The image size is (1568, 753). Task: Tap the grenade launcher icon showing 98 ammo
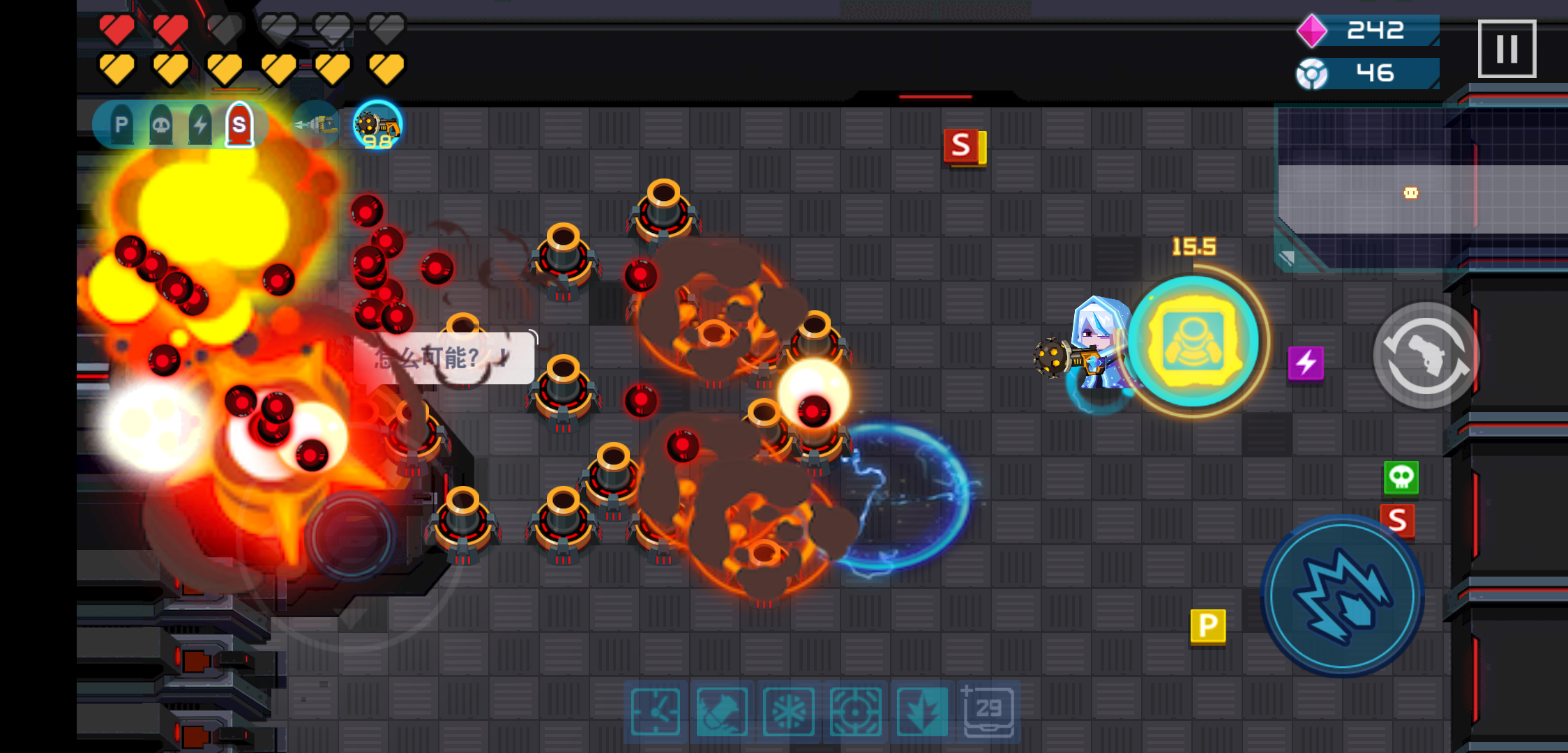point(377,126)
